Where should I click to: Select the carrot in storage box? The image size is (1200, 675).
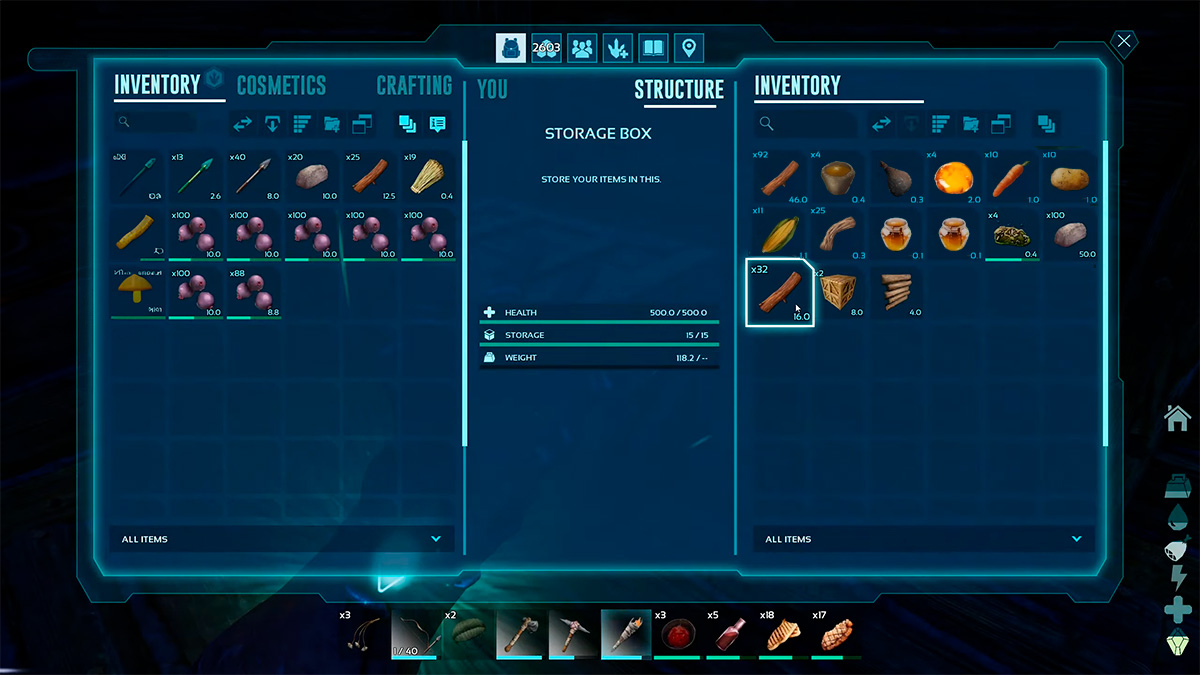tap(1012, 177)
